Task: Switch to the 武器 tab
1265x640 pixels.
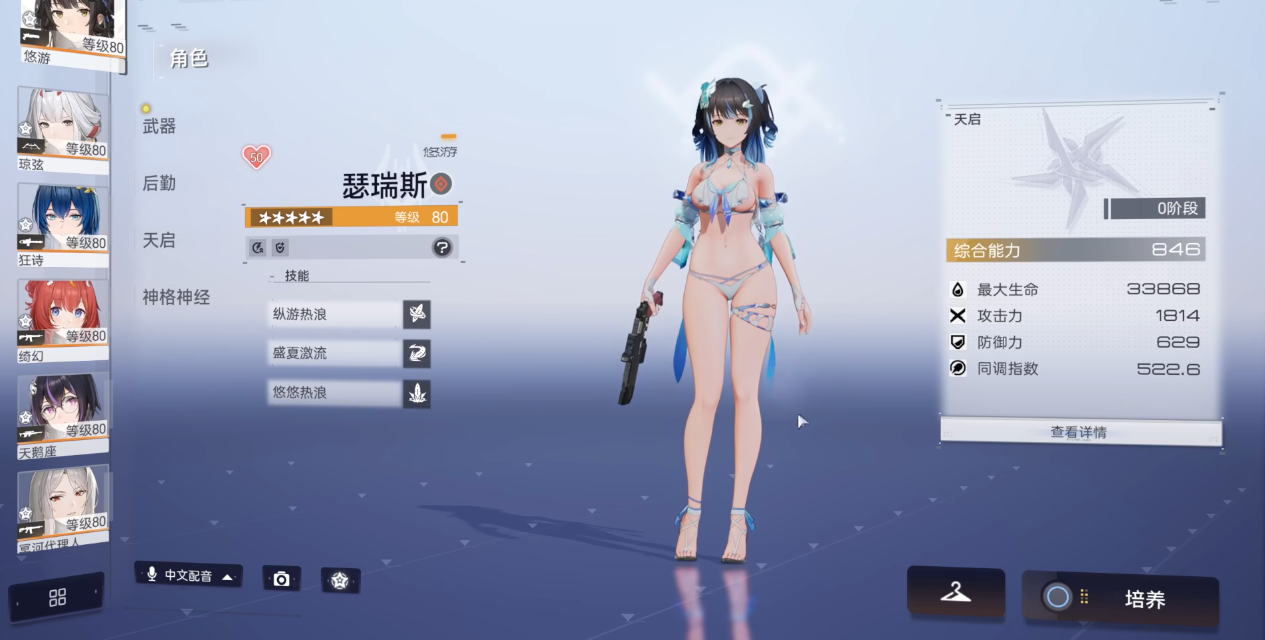Action: click(x=159, y=126)
